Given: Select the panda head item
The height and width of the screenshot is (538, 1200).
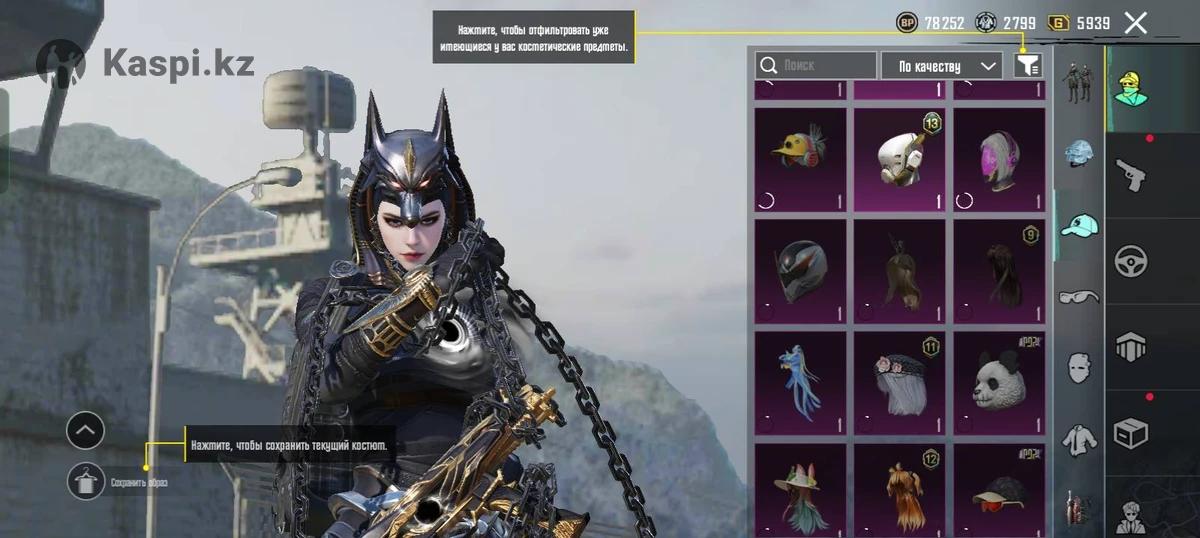Looking at the screenshot, I should pyautogui.click(x=998, y=382).
